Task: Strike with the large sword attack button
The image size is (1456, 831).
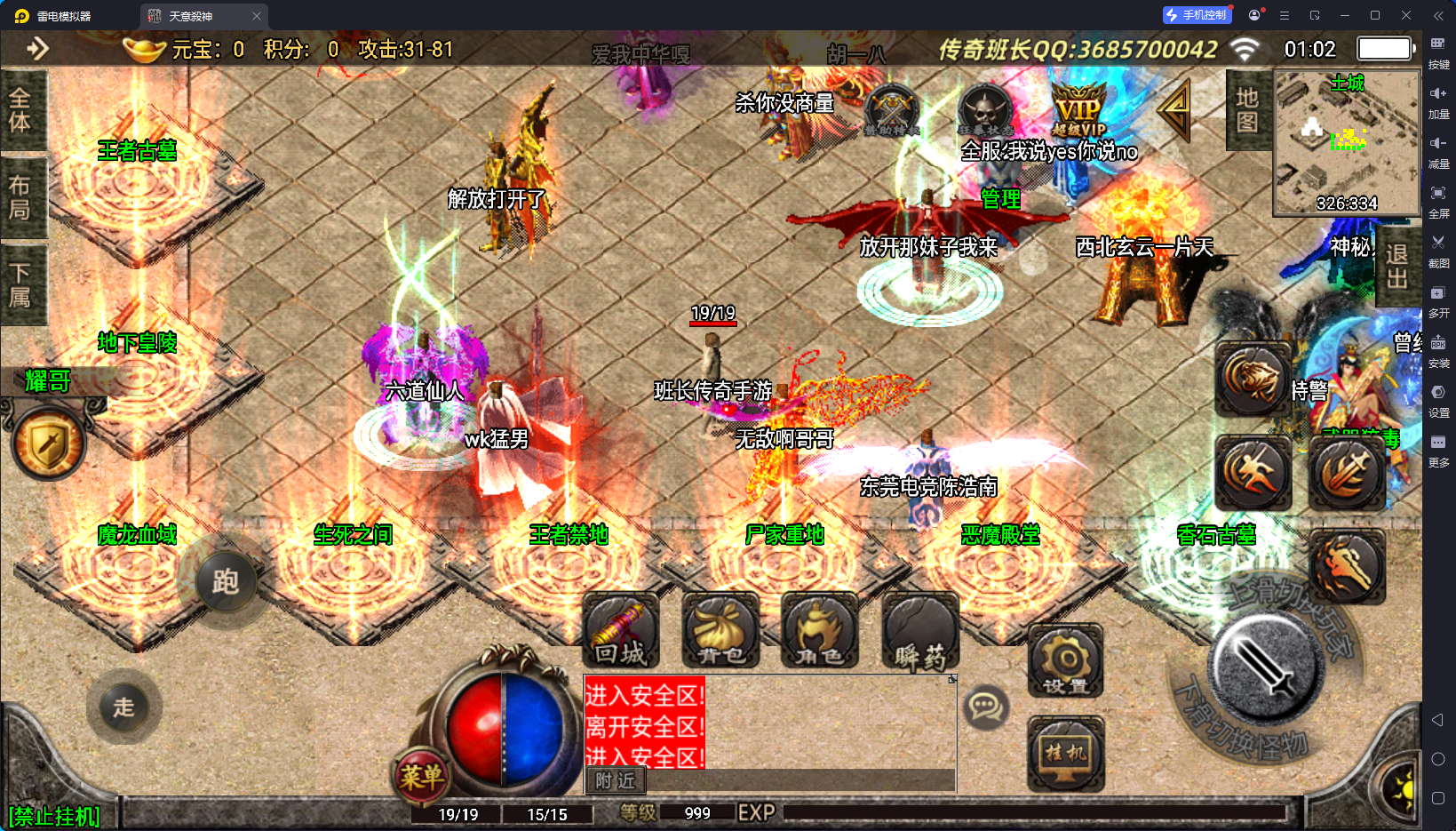Action: (1267, 668)
